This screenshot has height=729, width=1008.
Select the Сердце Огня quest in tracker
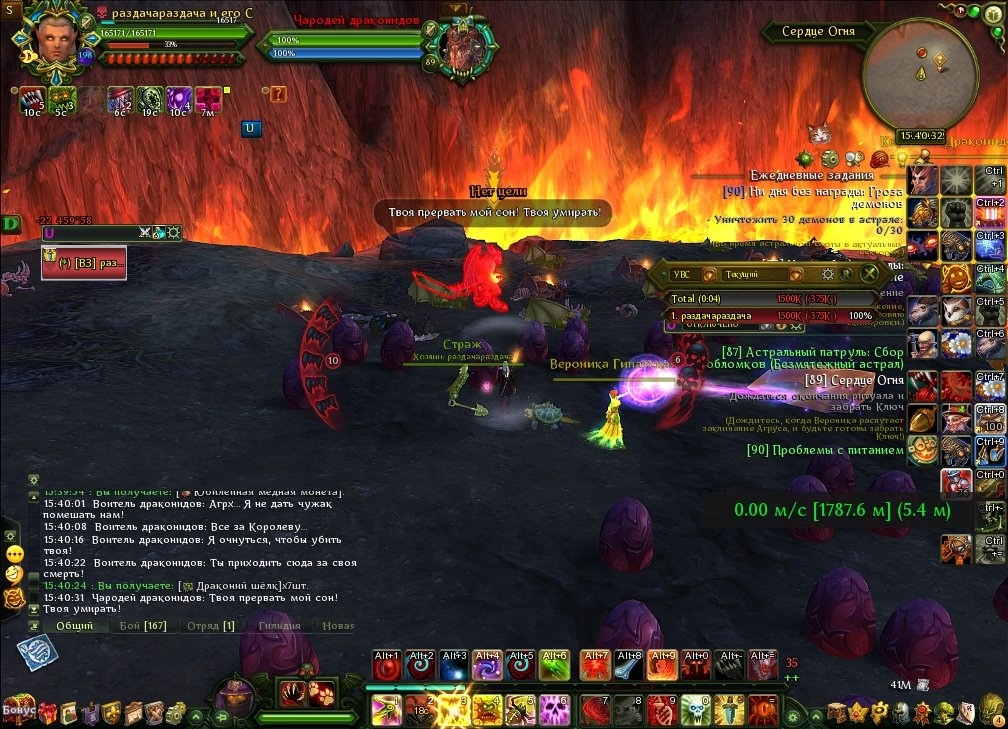(x=854, y=380)
